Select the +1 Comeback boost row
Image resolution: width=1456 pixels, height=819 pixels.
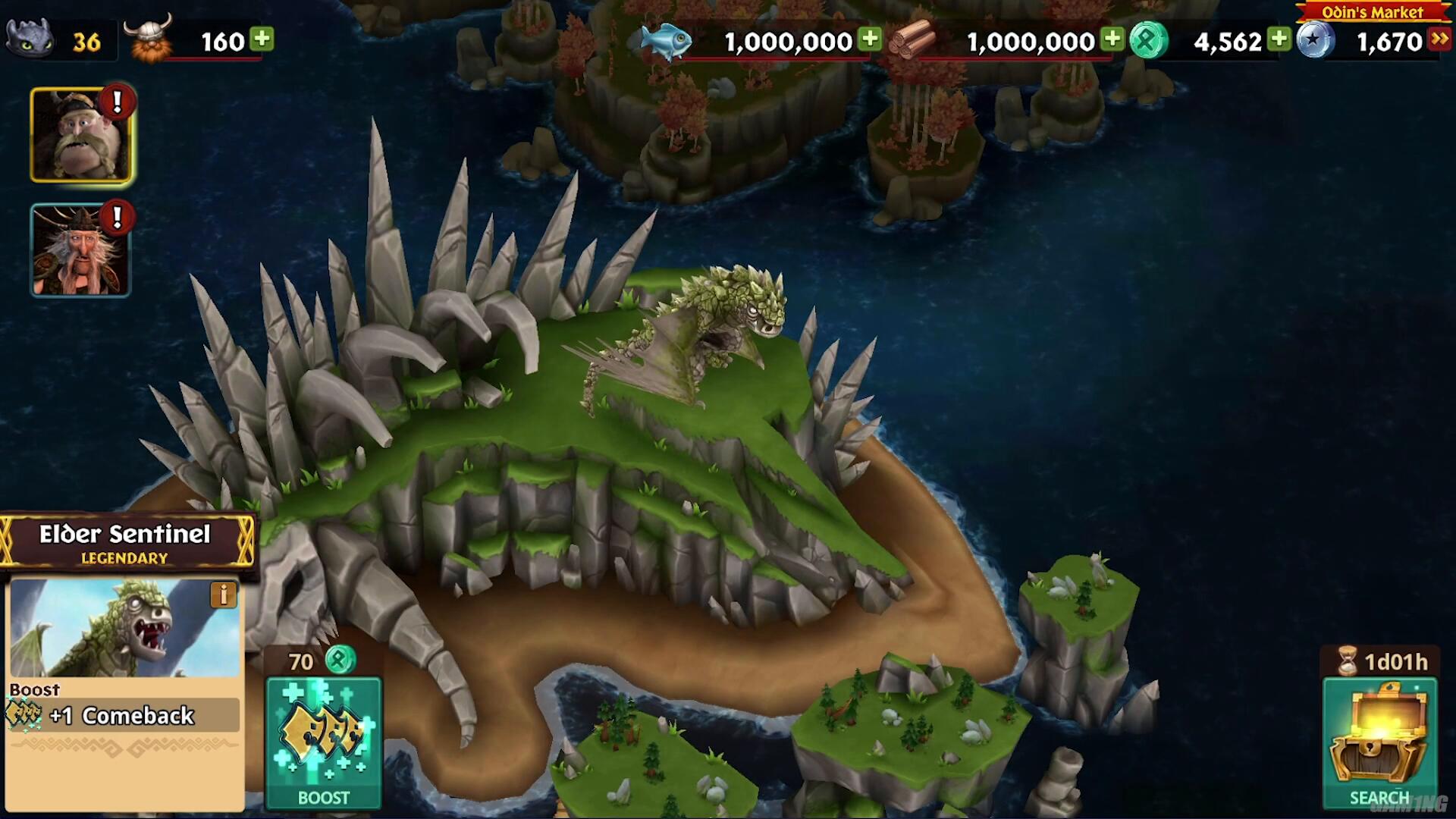pyautogui.click(x=123, y=715)
